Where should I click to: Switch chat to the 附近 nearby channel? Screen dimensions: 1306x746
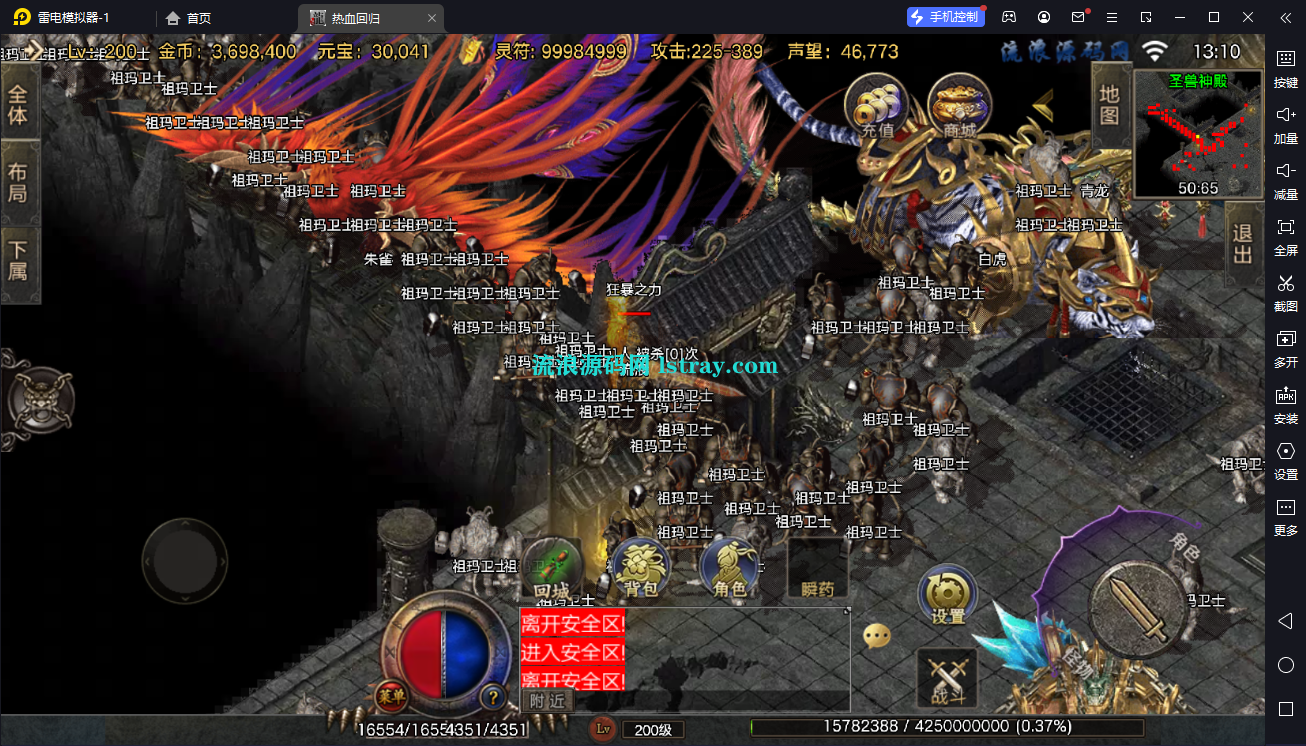[x=547, y=701]
